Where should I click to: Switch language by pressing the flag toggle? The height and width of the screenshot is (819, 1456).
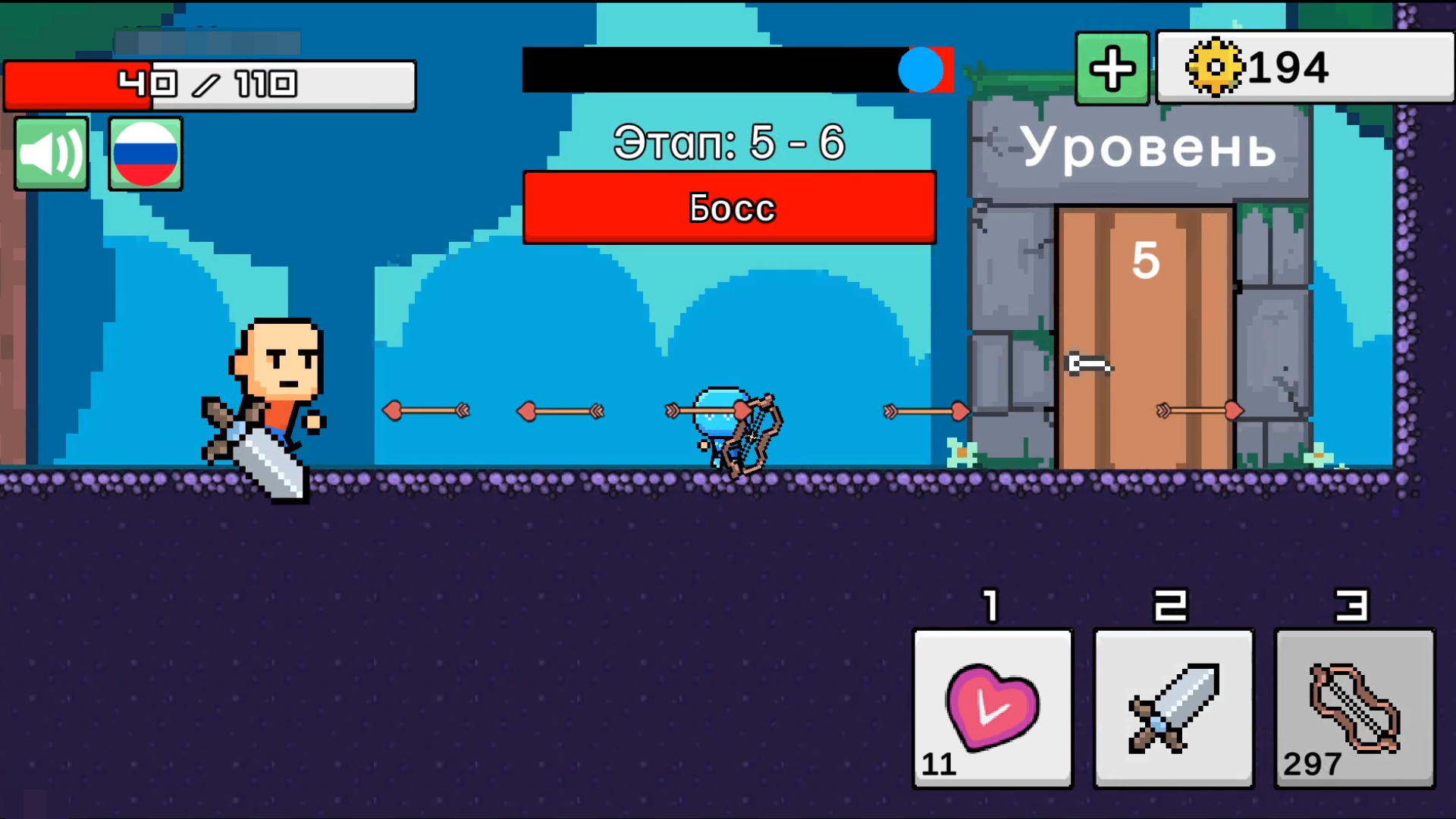(145, 154)
